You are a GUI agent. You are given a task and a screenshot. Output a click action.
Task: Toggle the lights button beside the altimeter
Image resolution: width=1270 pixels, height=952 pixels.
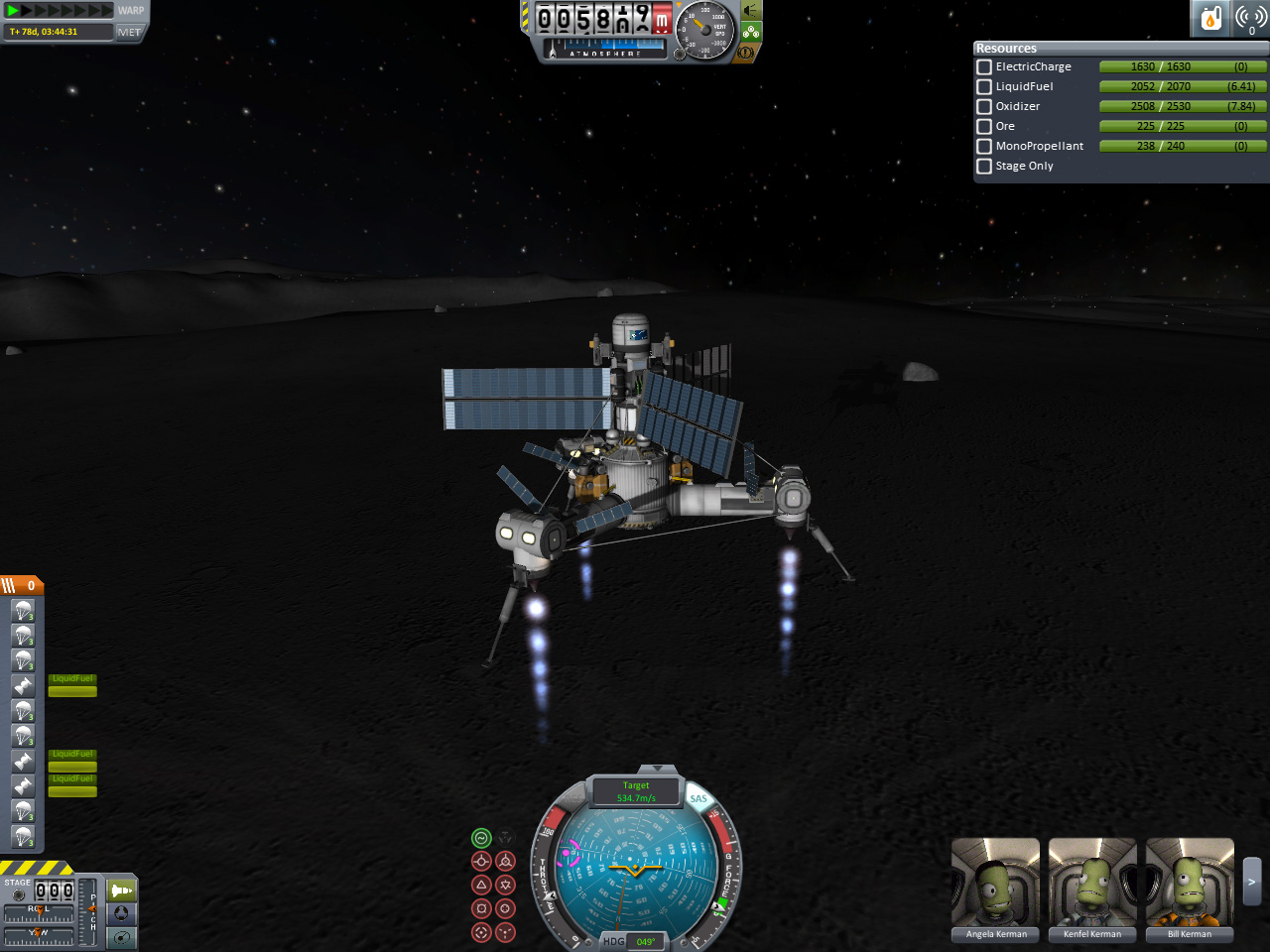pyautogui.click(x=751, y=11)
